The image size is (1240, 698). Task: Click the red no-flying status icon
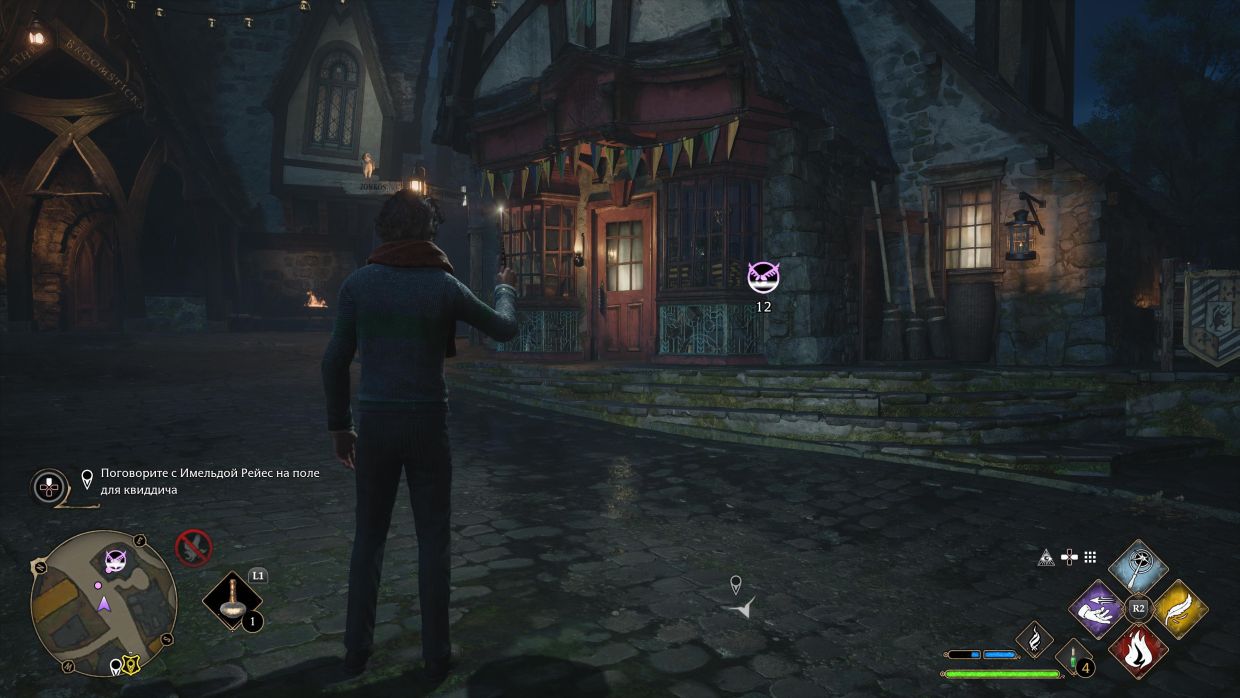(193, 547)
